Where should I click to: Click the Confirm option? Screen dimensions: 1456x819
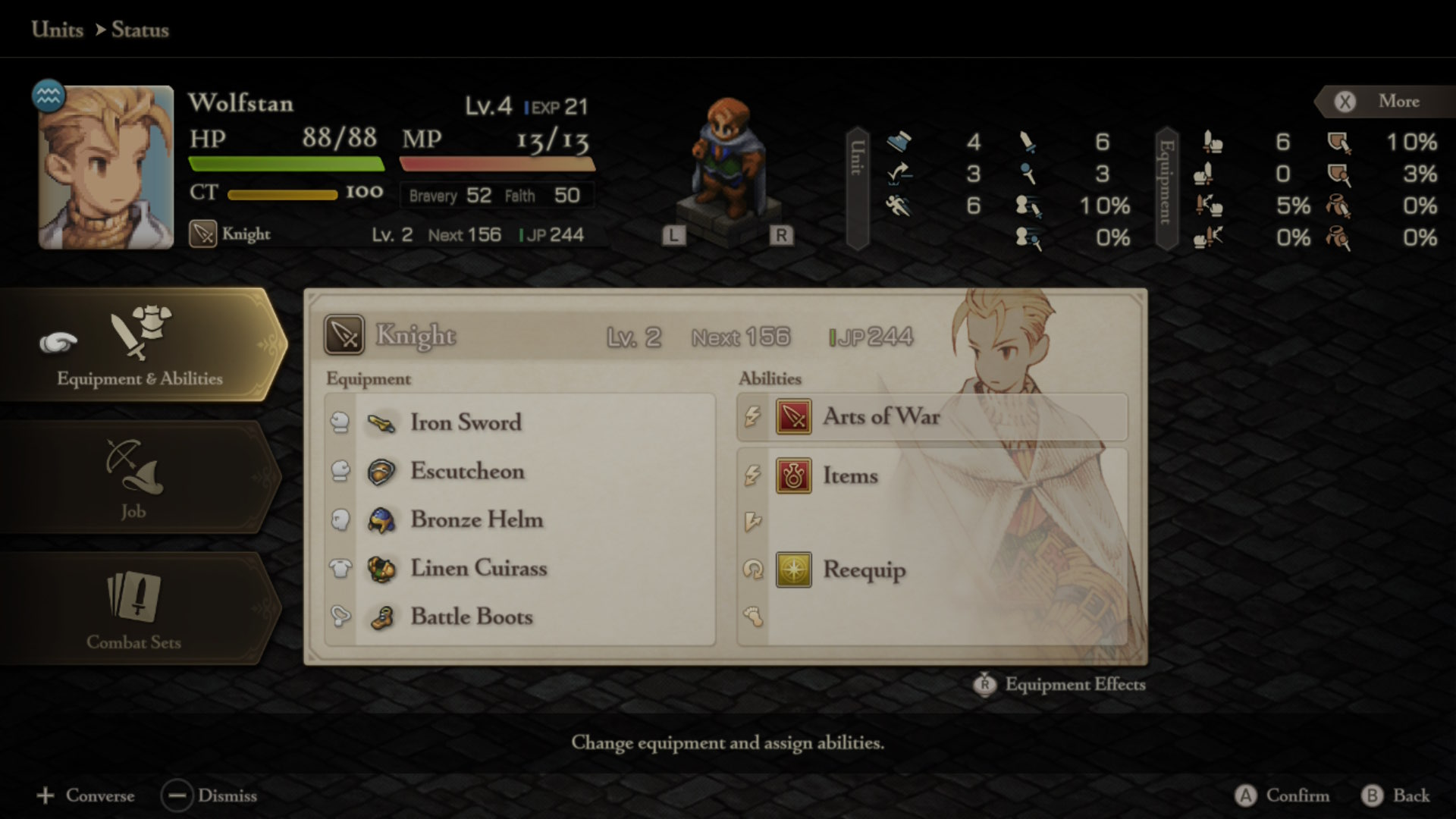click(1282, 795)
